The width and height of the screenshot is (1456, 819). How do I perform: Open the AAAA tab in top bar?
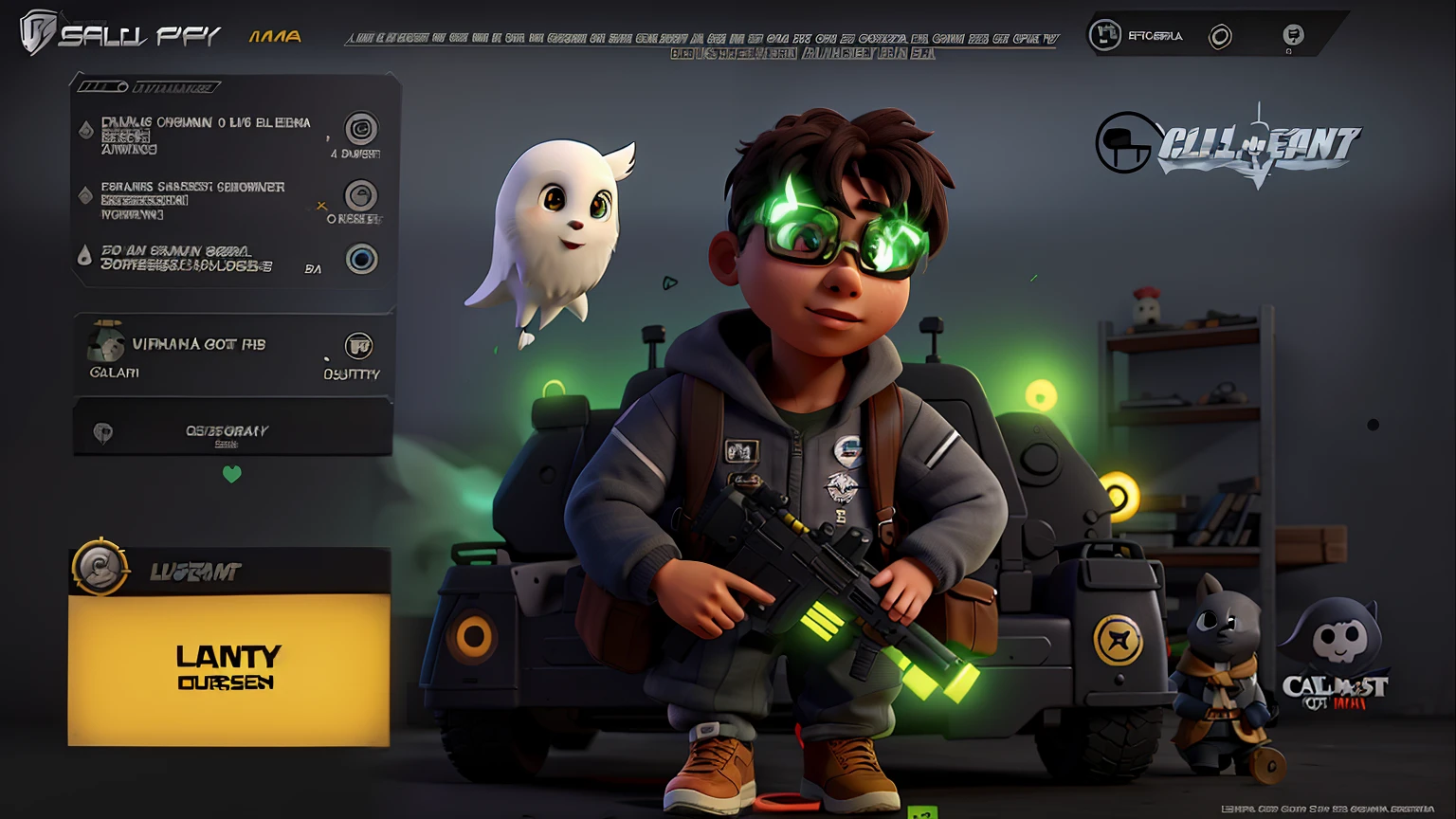coord(275,37)
